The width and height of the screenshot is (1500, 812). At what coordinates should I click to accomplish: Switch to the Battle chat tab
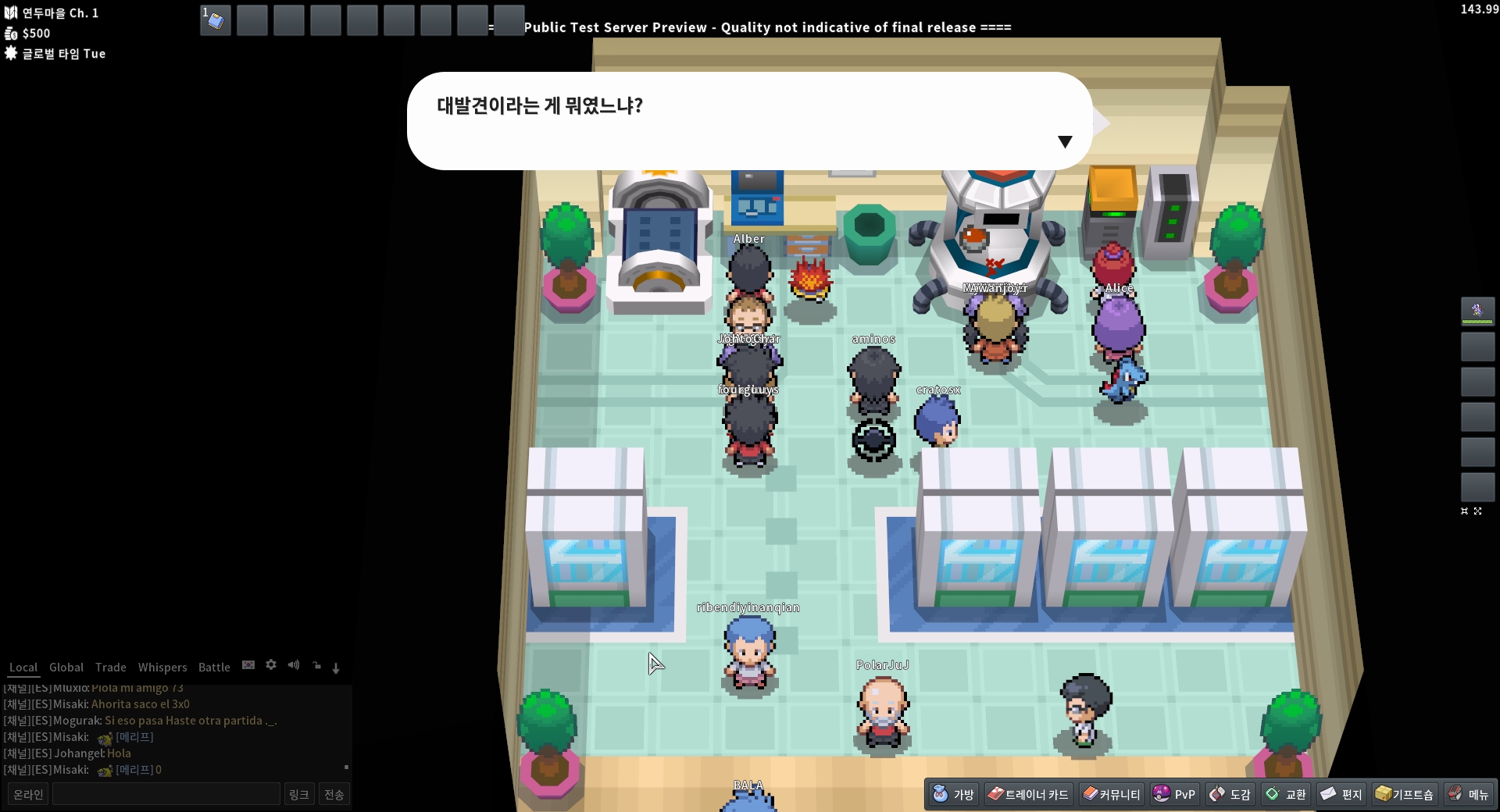(x=214, y=668)
